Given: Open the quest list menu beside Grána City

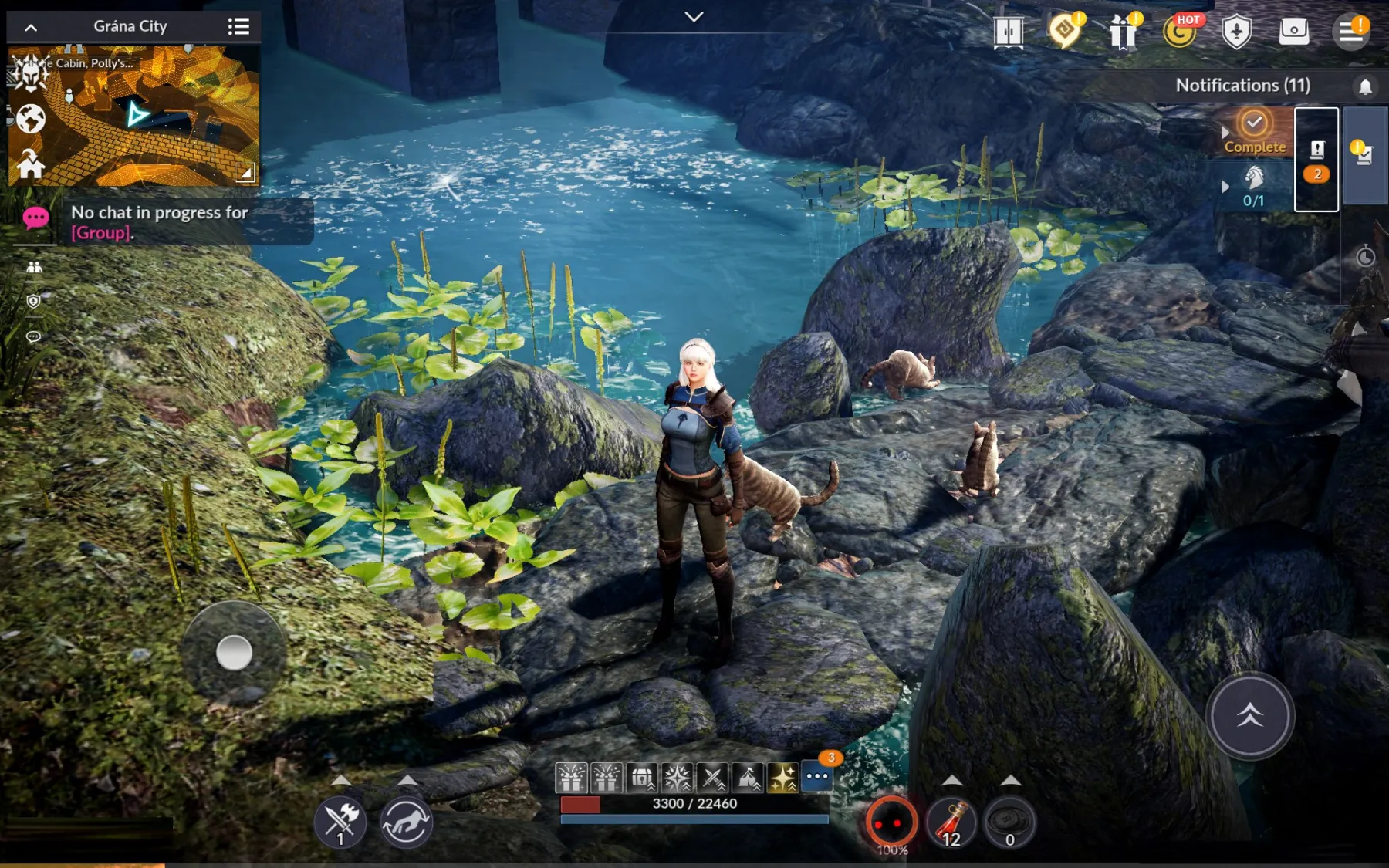Looking at the screenshot, I should pyautogui.click(x=238, y=25).
